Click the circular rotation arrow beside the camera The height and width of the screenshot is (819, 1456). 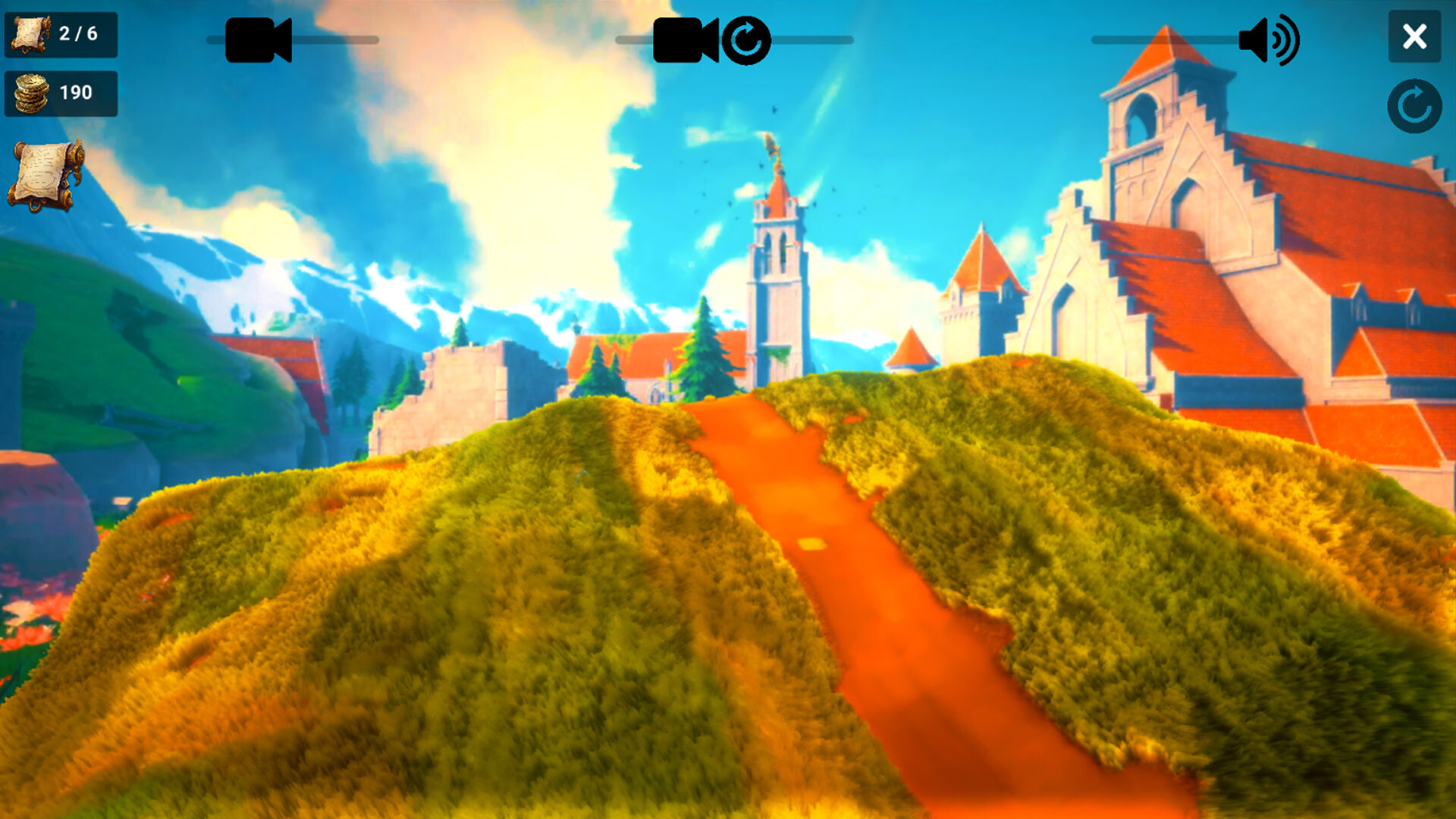(746, 41)
